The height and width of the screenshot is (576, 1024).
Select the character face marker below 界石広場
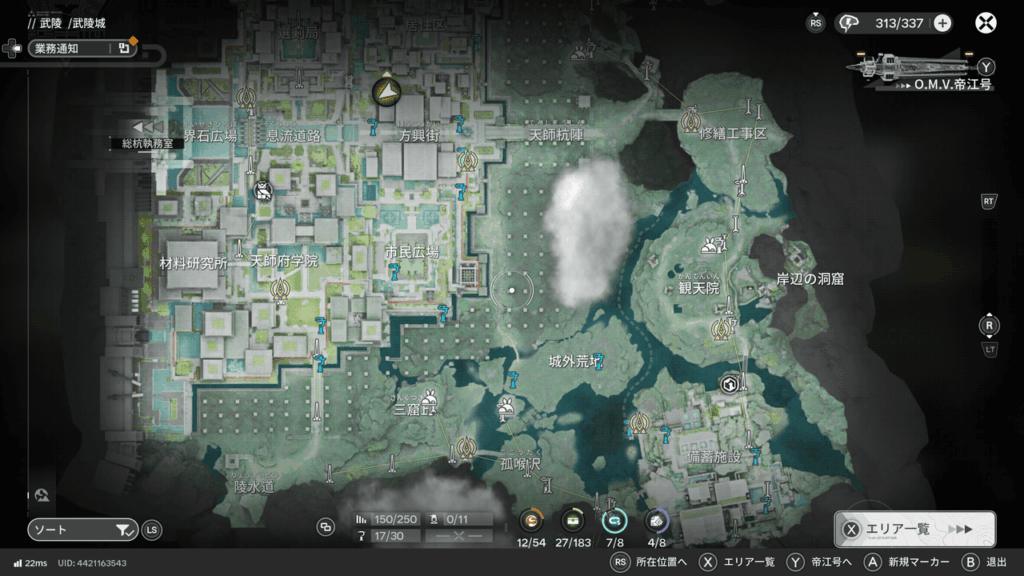(x=263, y=189)
